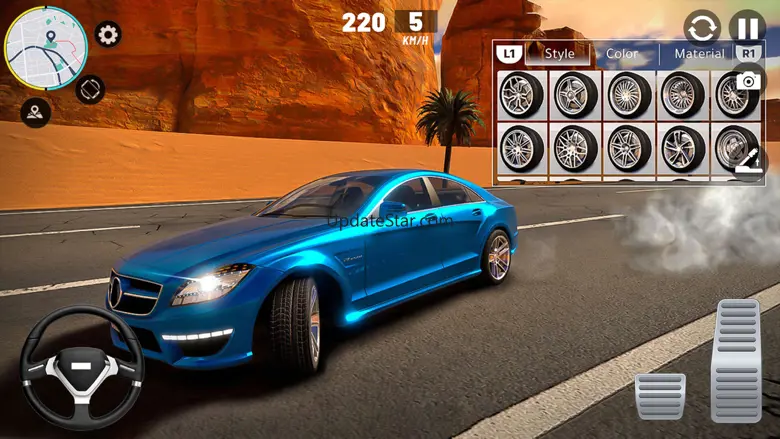
Task: Switch to the Style tab
Action: 559,54
